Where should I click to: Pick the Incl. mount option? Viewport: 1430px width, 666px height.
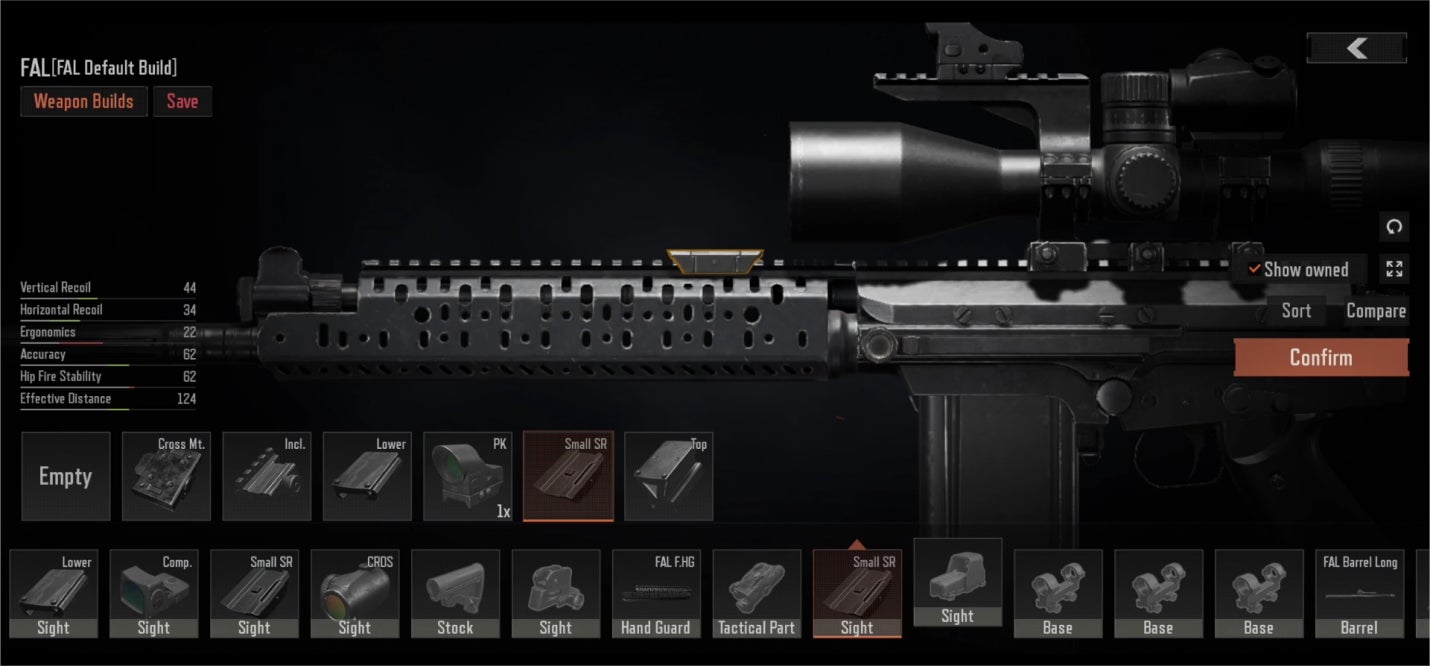(x=267, y=476)
